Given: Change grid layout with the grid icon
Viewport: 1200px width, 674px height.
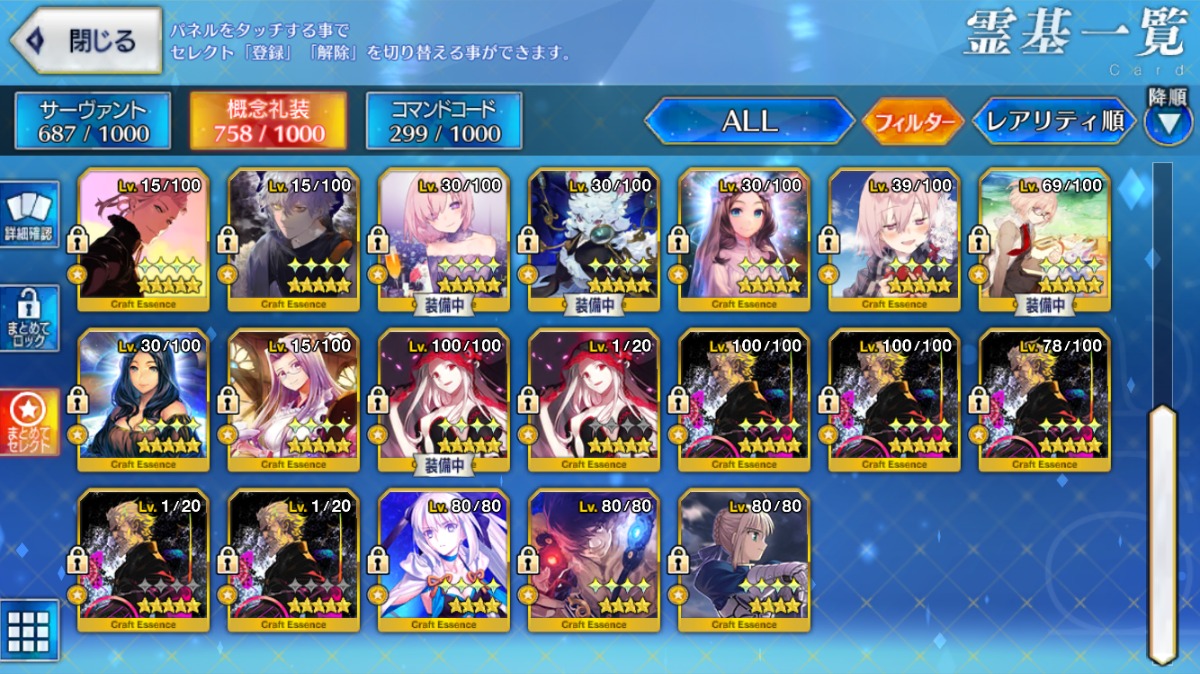Looking at the screenshot, I should 29,630.
